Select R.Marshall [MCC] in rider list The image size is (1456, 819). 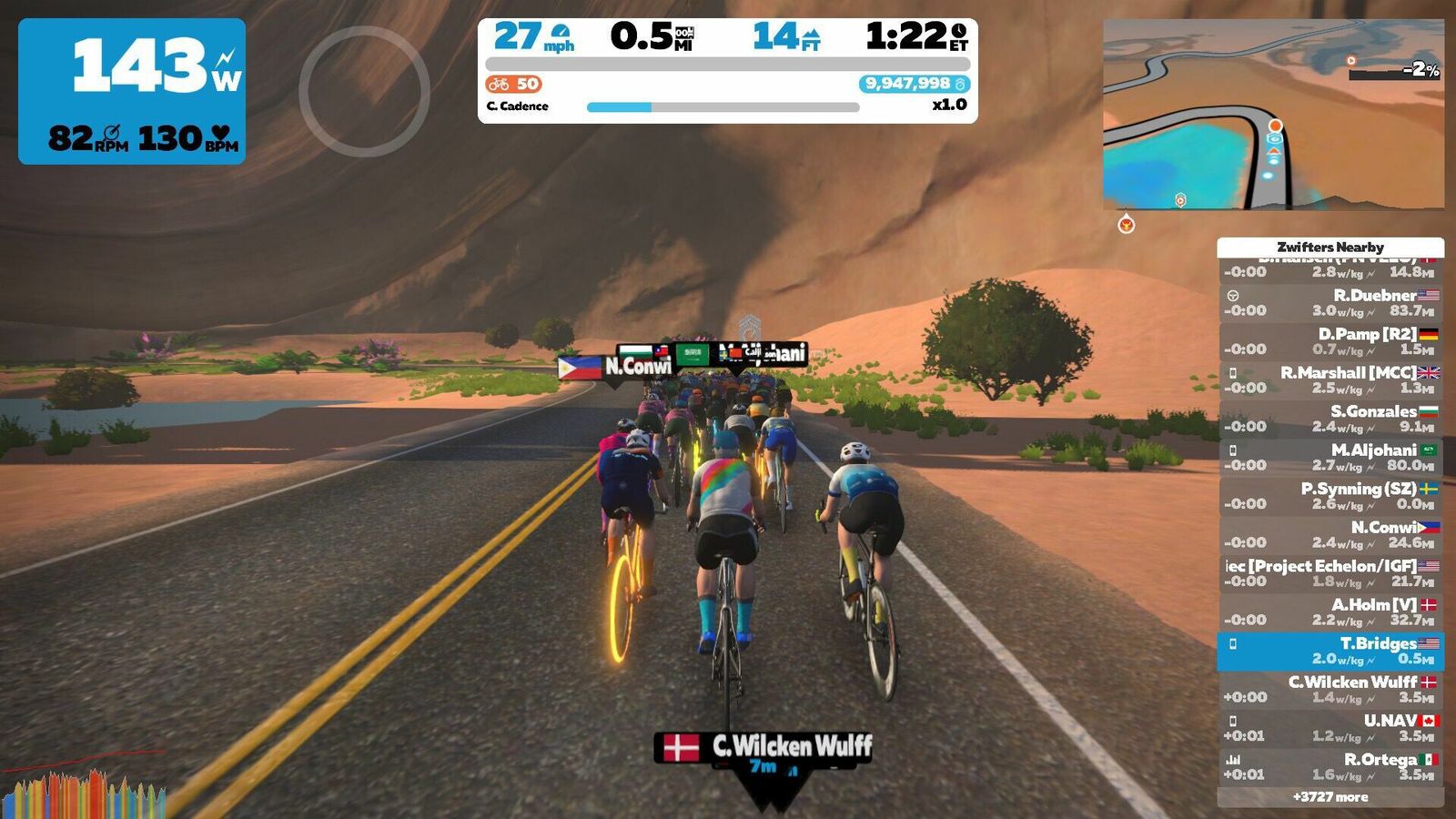click(1330, 380)
